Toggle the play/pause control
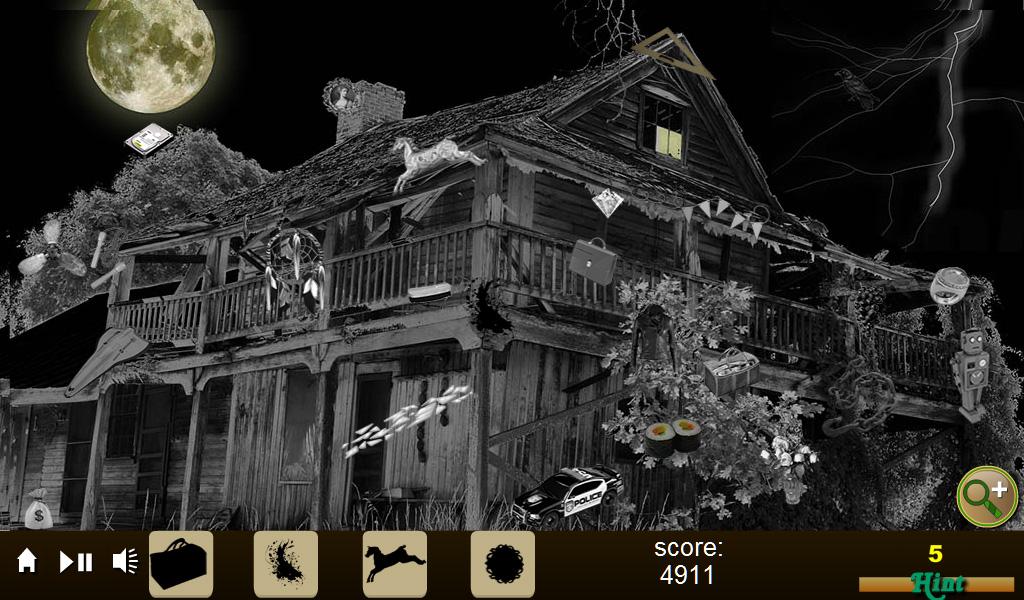The image size is (1024, 600). click(x=76, y=562)
